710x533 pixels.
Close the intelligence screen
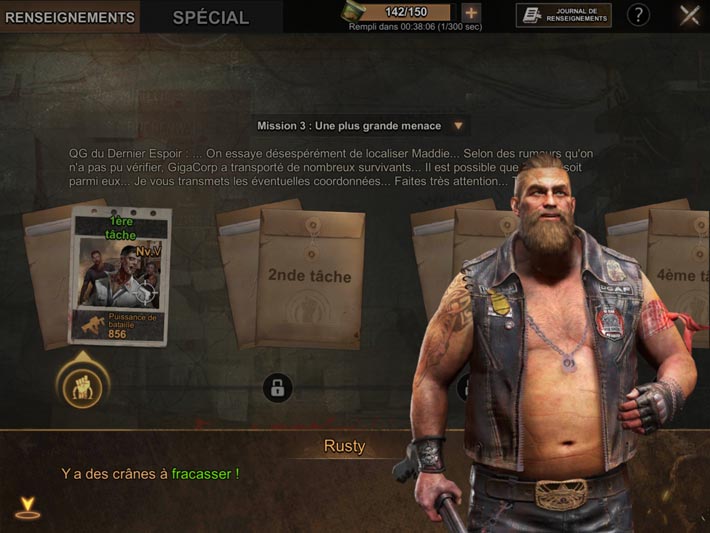click(689, 15)
